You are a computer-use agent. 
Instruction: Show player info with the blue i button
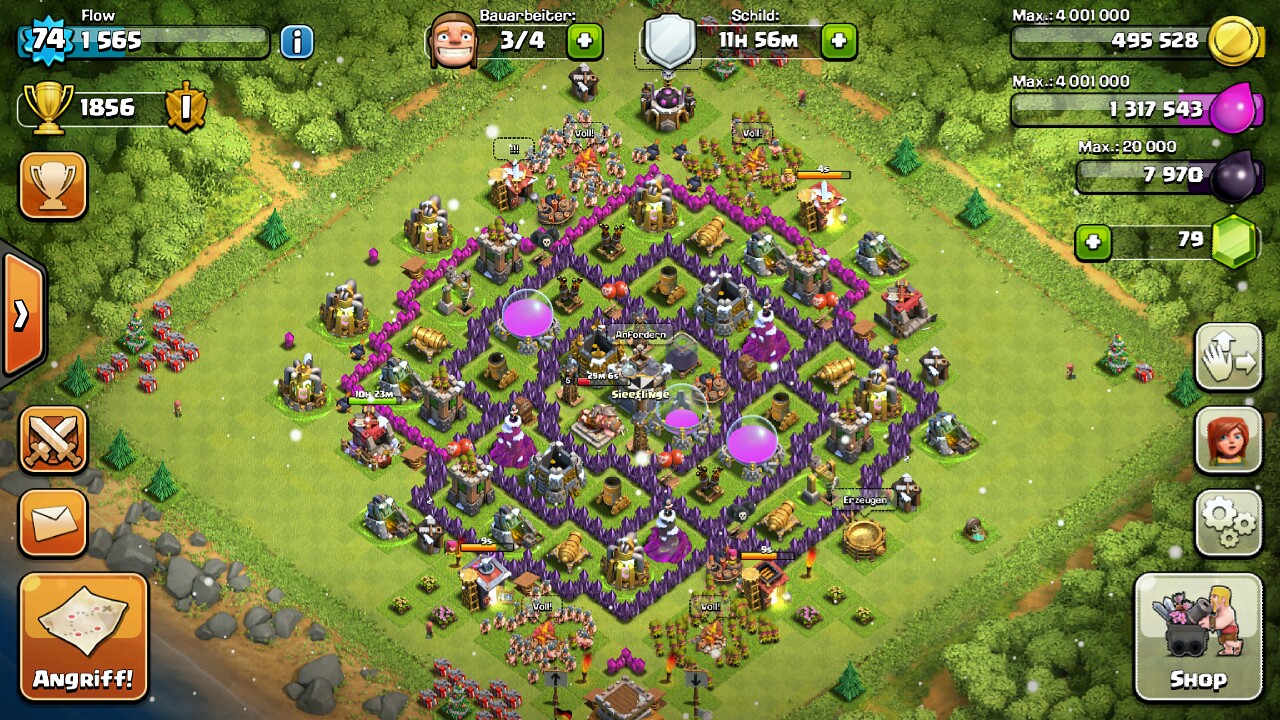coord(296,42)
